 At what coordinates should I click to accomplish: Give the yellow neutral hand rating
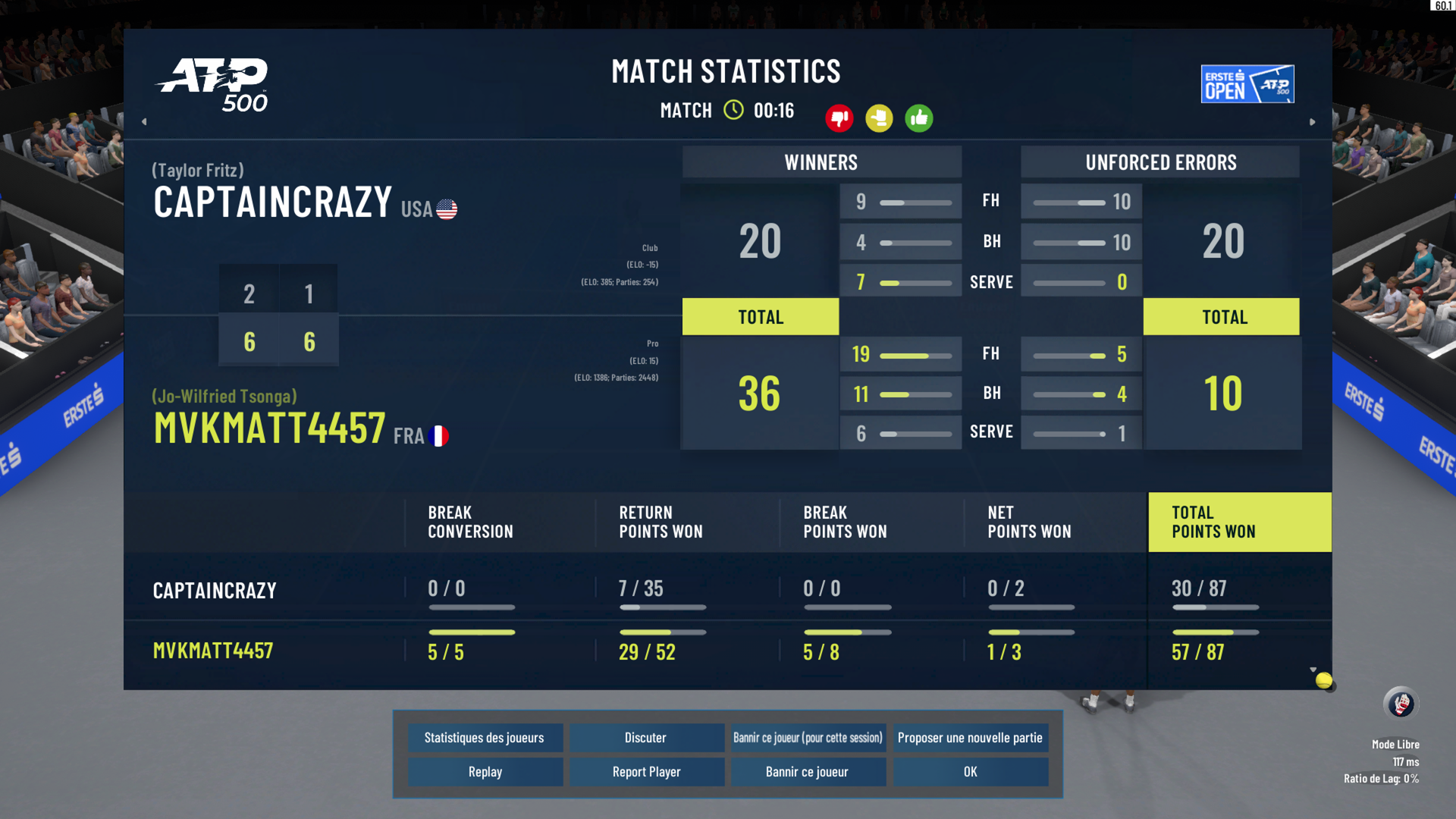tap(879, 118)
